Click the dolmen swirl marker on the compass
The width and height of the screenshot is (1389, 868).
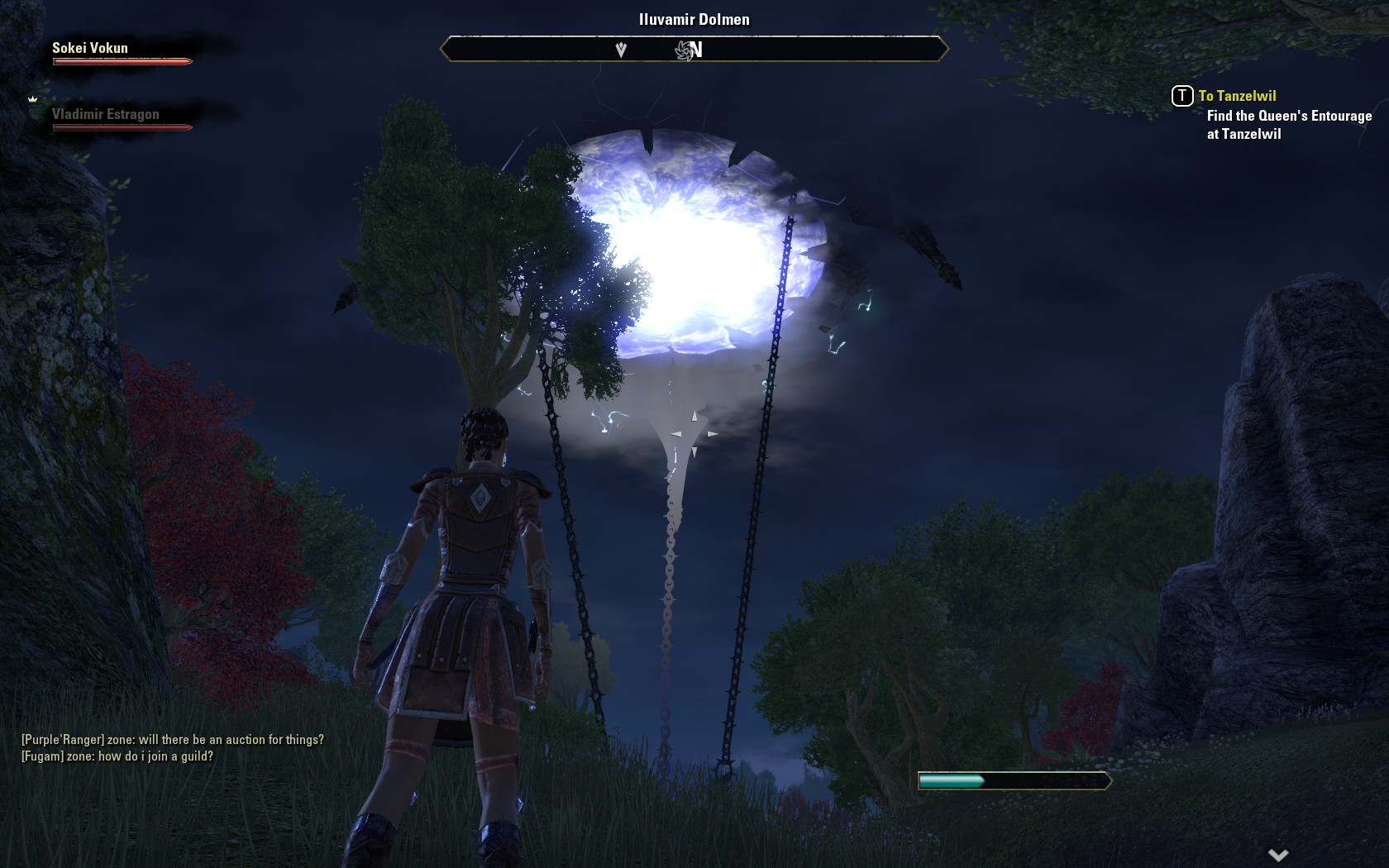tap(685, 50)
